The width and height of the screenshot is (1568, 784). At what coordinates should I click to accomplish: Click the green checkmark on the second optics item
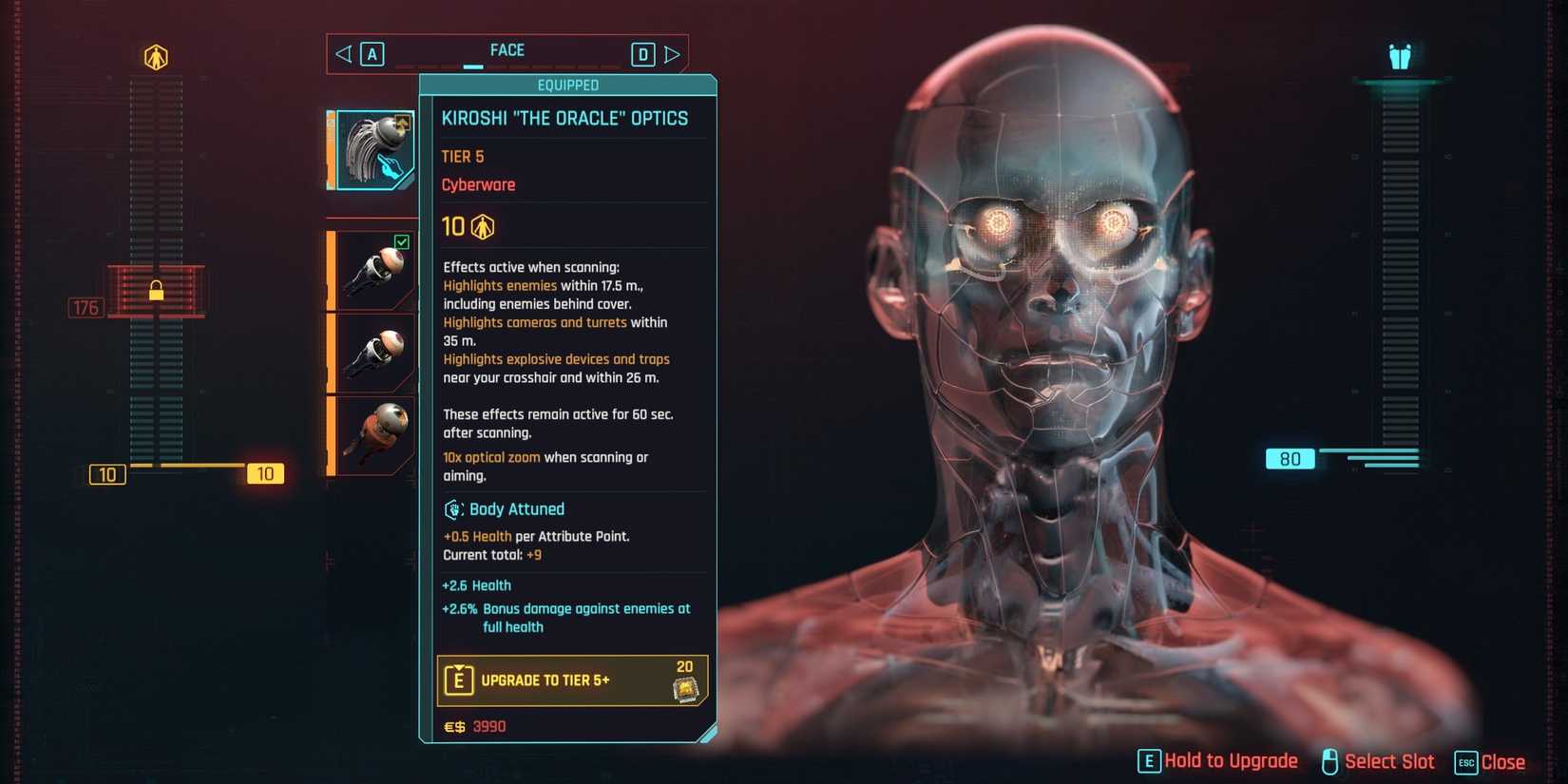(x=403, y=242)
